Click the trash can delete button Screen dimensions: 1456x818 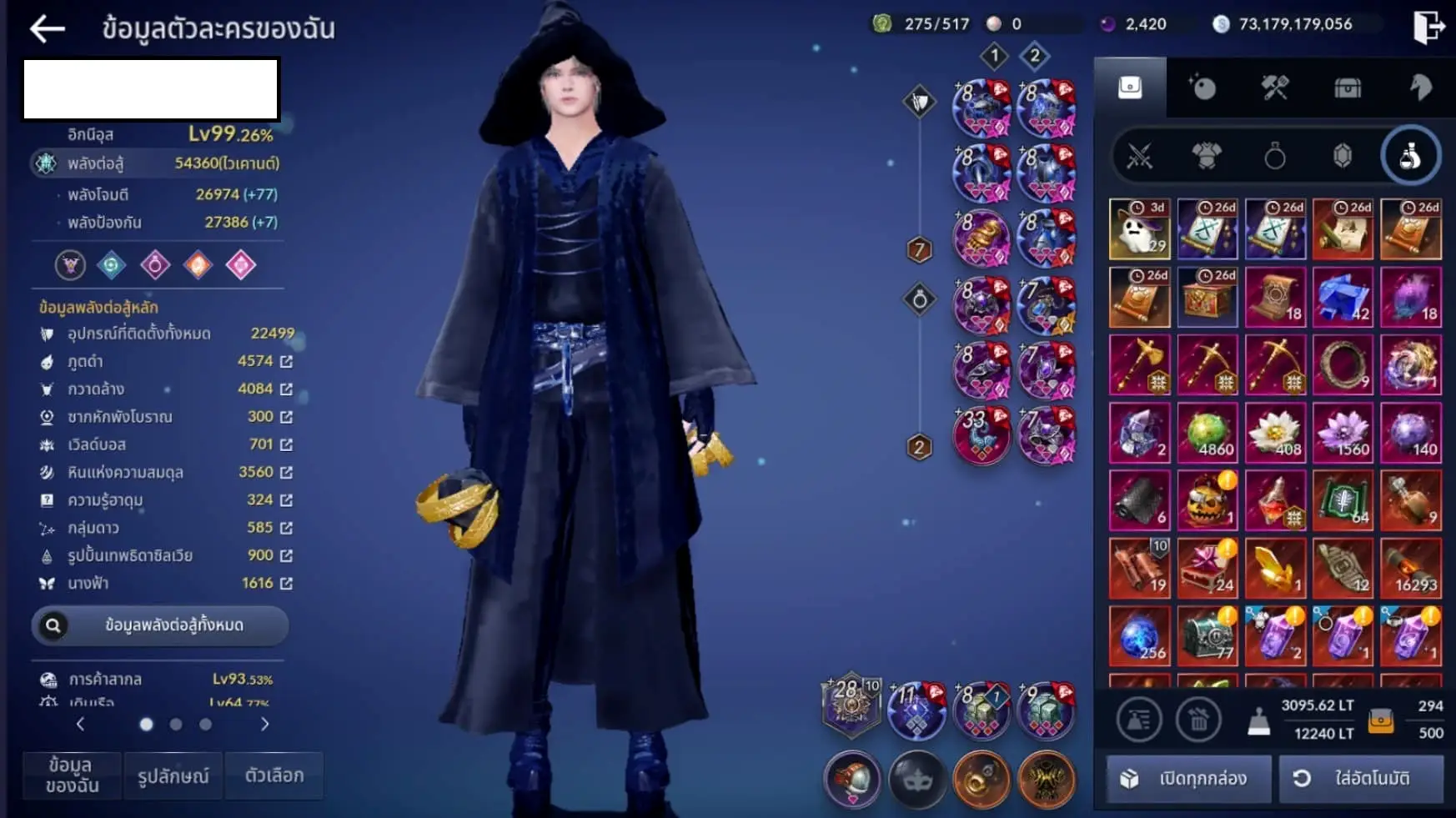click(1198, 719)
